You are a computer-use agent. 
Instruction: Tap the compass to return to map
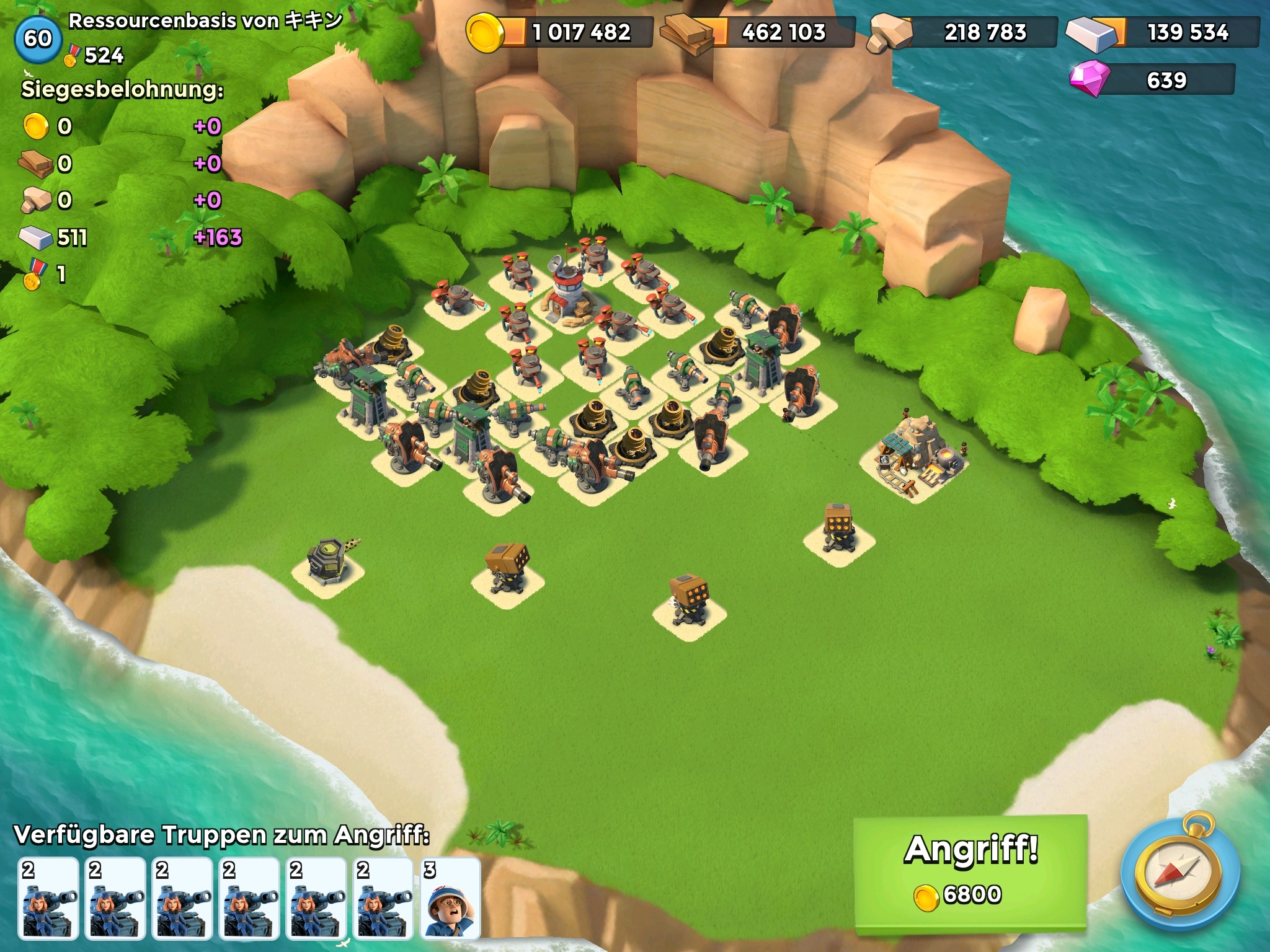coord(1179,874)
